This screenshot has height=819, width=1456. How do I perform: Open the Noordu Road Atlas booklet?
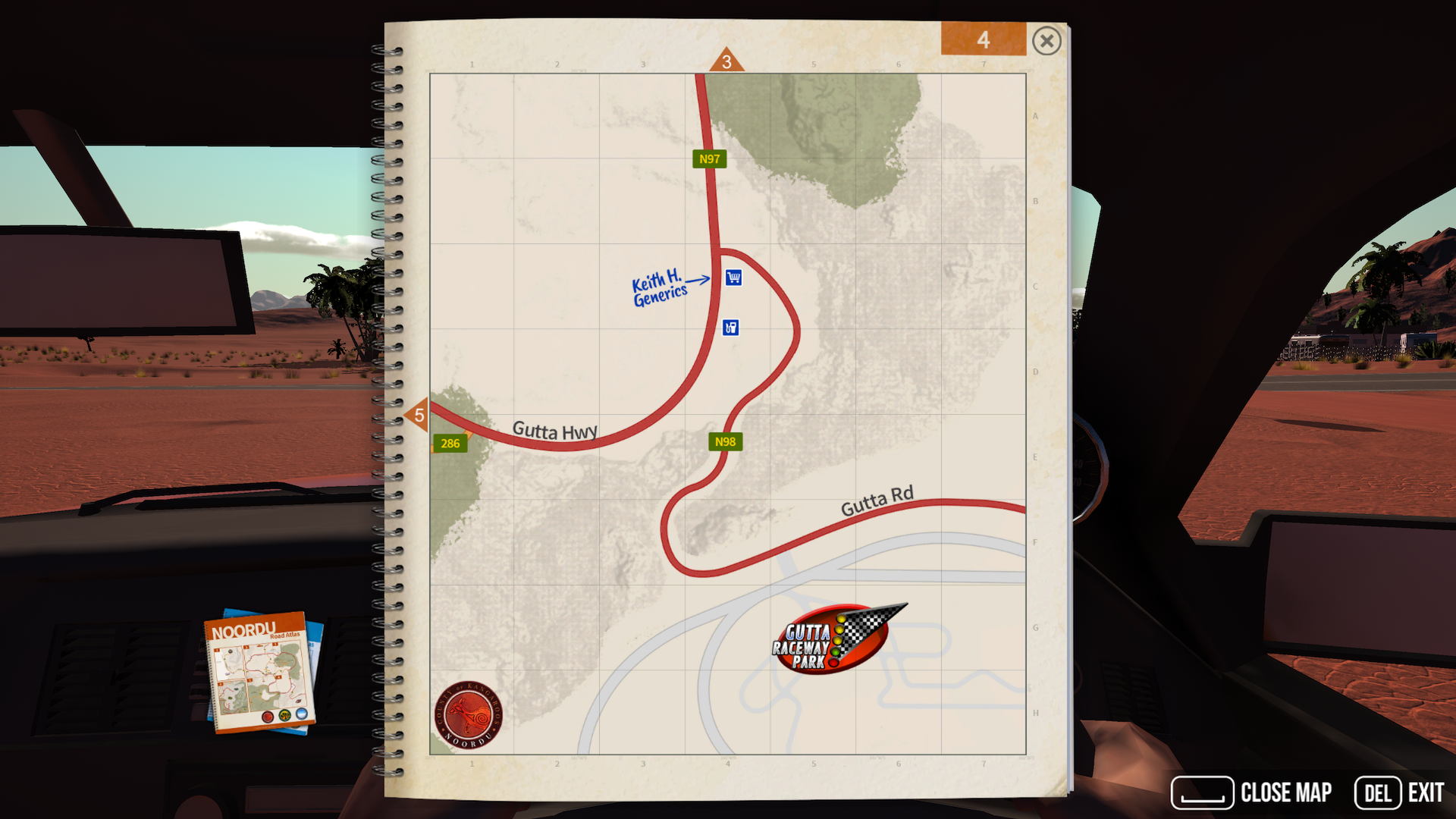point(259,671)
